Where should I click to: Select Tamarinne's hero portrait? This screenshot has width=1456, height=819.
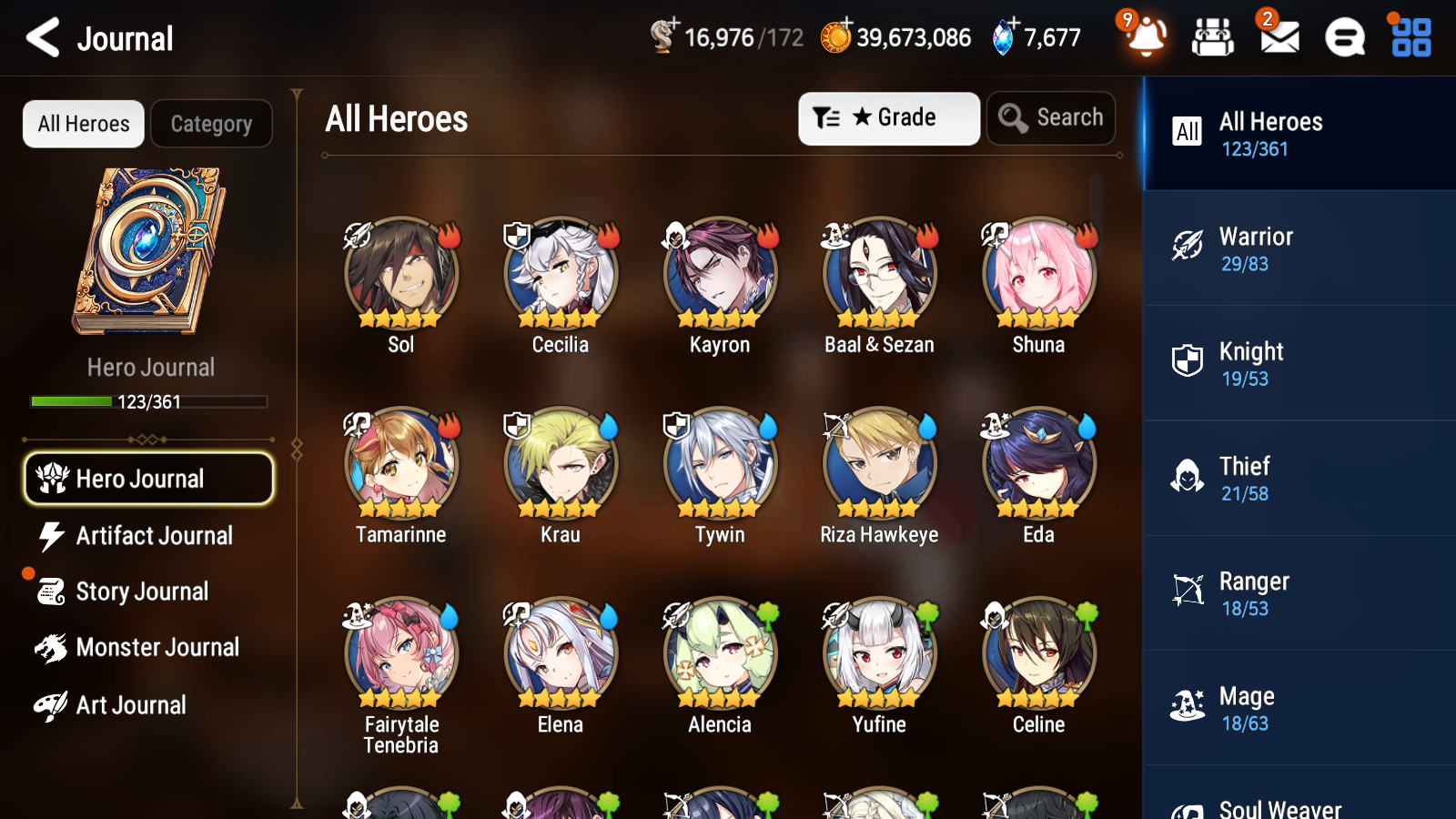(400, 464)
